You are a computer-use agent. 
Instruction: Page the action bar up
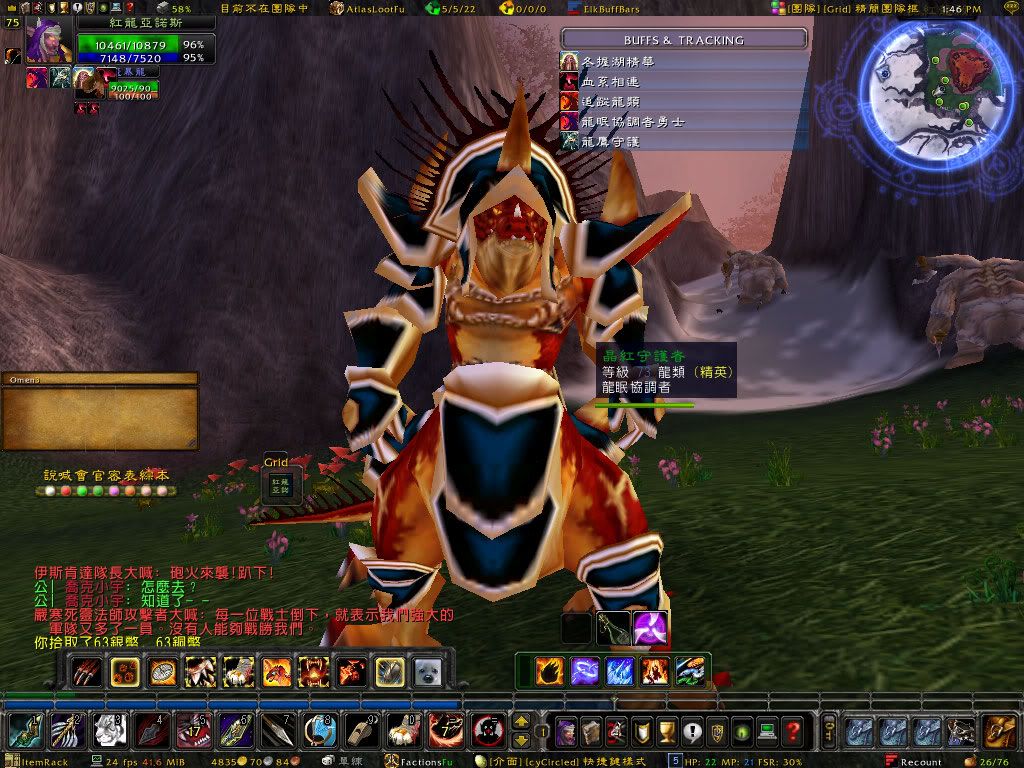[521, 722]
